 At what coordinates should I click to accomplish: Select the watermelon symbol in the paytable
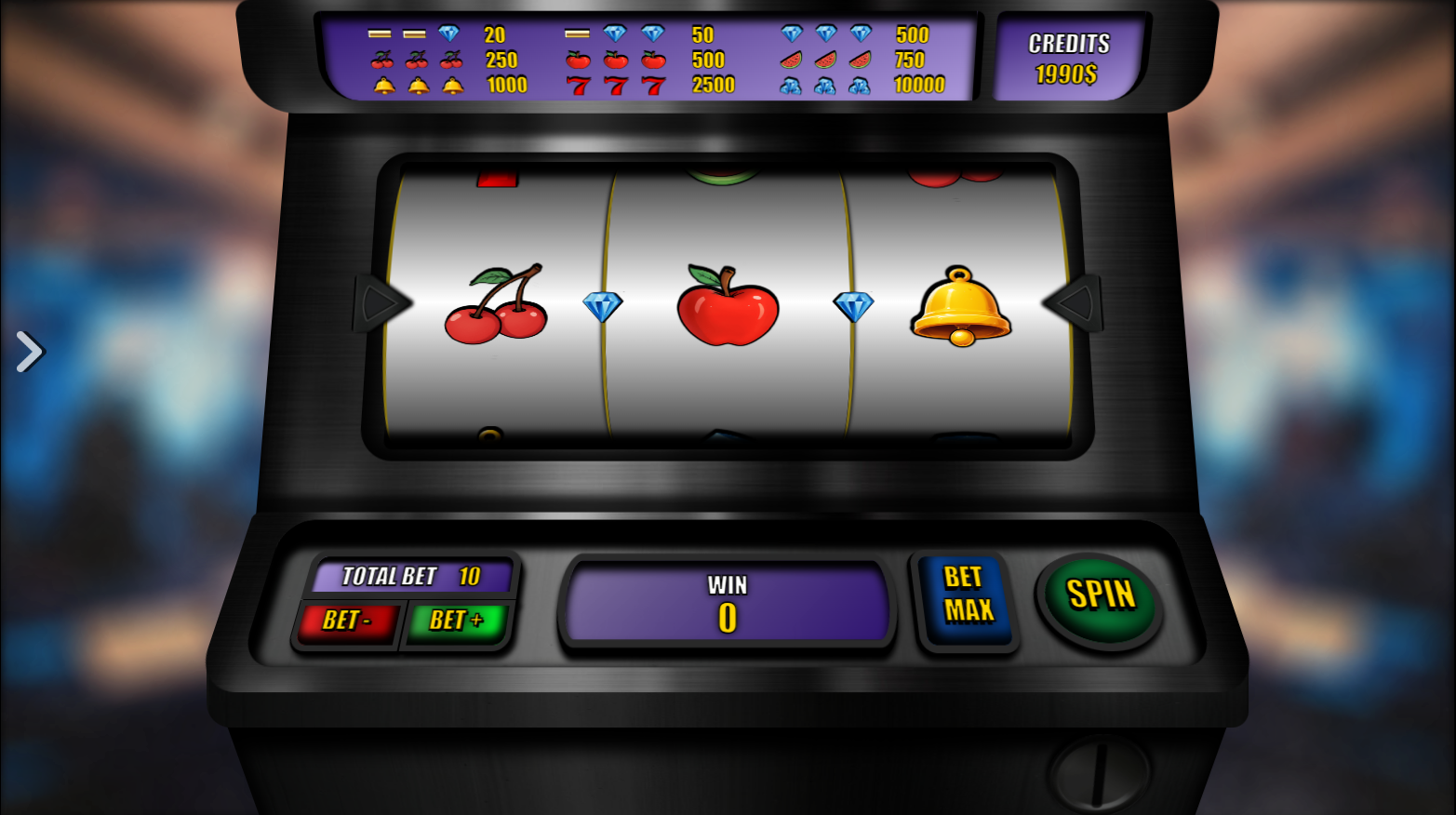pos(822,59)
